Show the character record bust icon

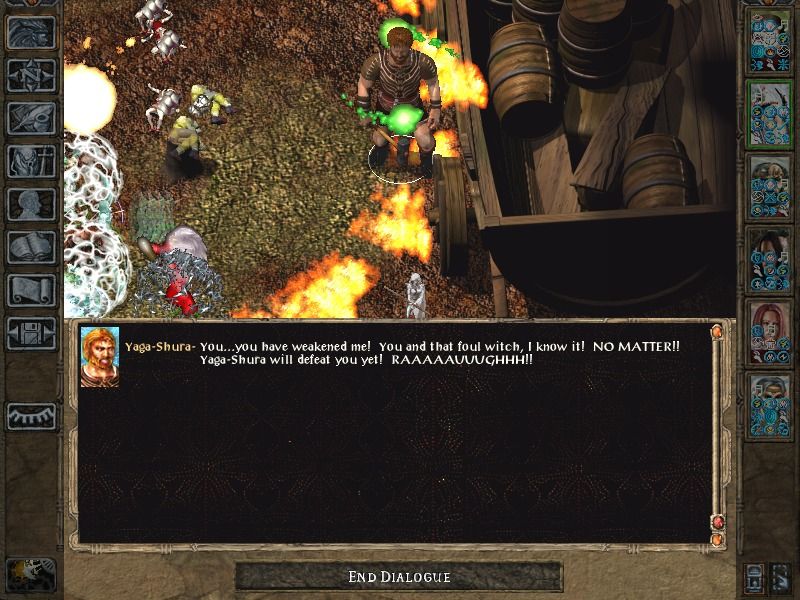(x=31, y=204)
